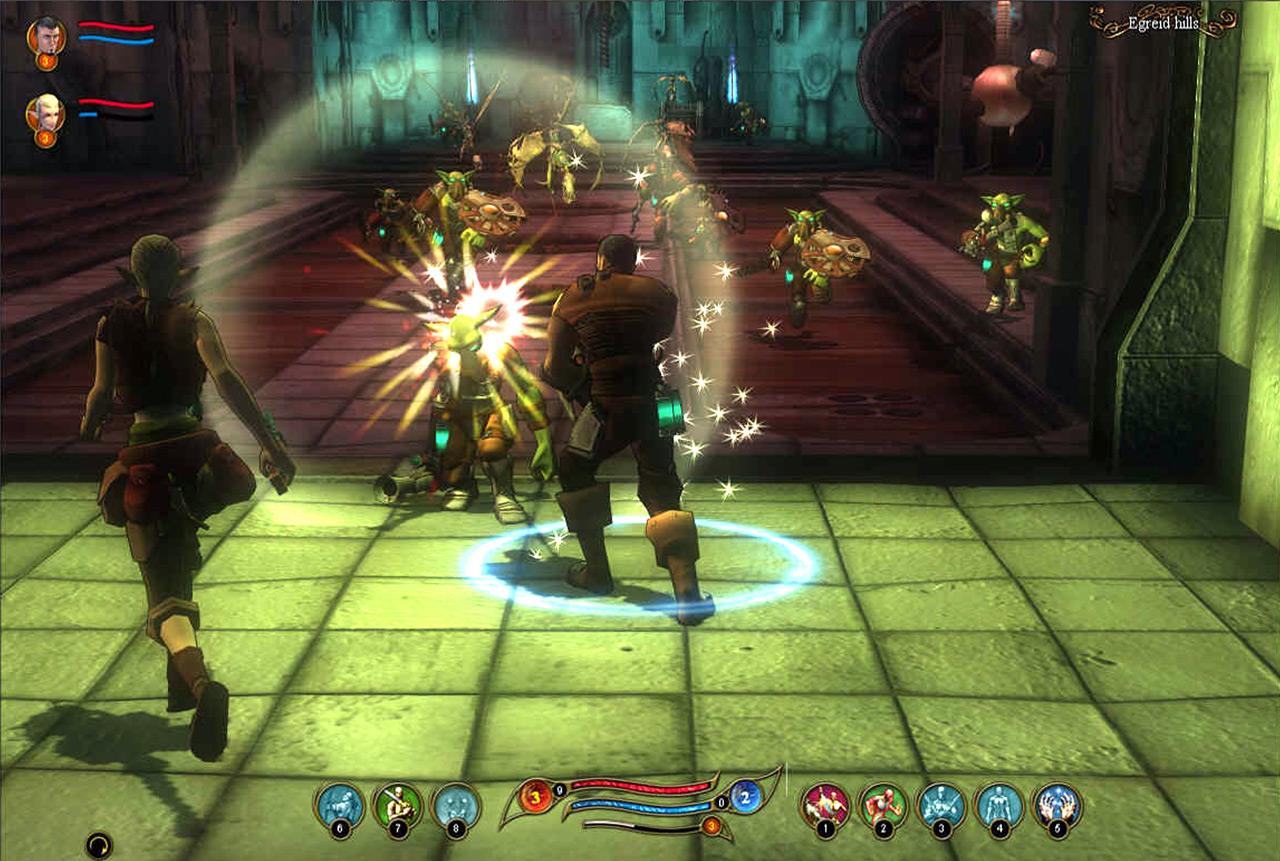Select the blonde elf party portrait
1280x861 pixels.
tap(44, 113)
